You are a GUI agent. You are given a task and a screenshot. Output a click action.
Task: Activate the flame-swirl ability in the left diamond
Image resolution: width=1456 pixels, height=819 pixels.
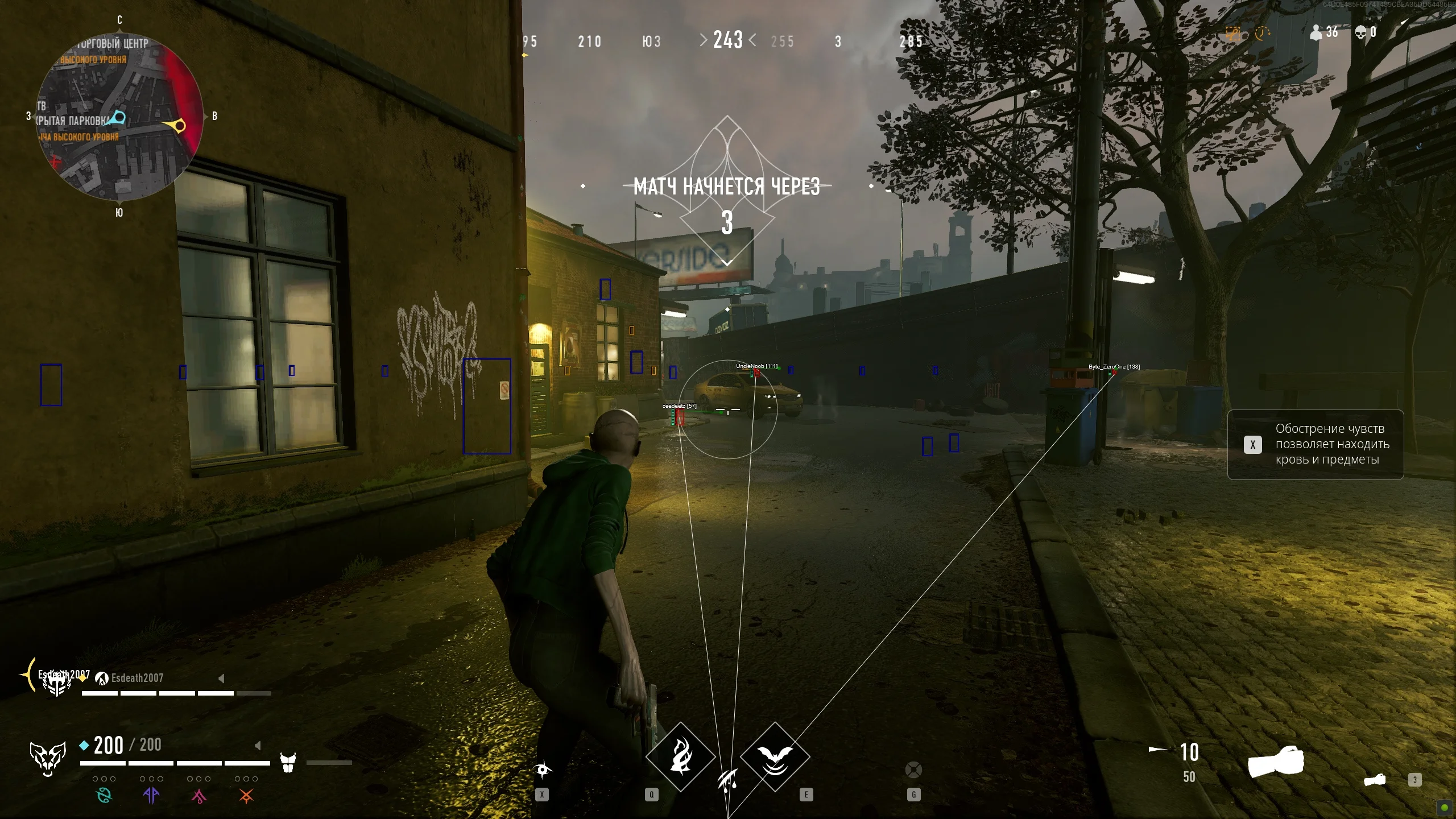pyautogui.click(x=680, y=756)
